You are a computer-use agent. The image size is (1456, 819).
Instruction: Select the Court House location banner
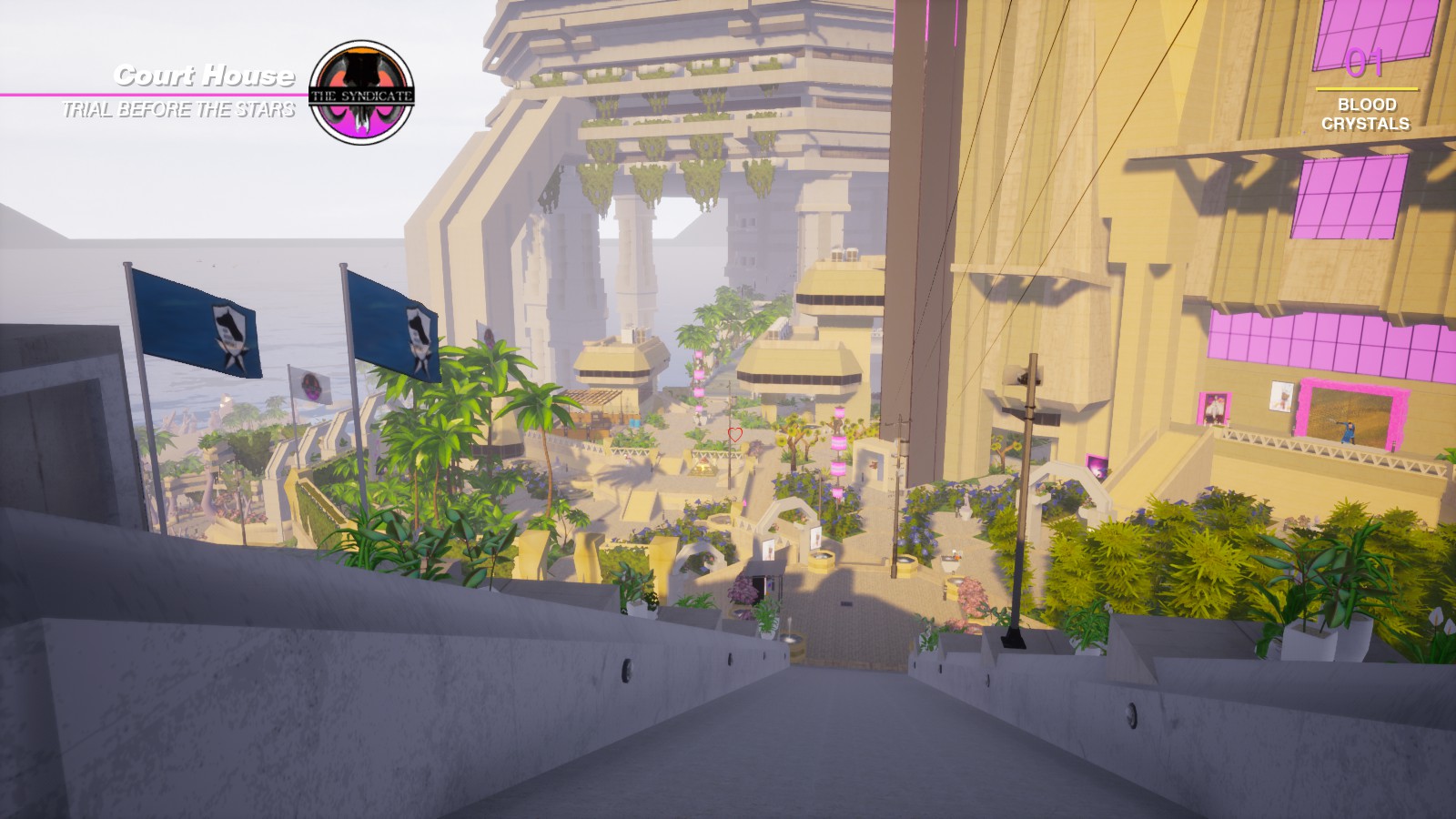(204, 76)
